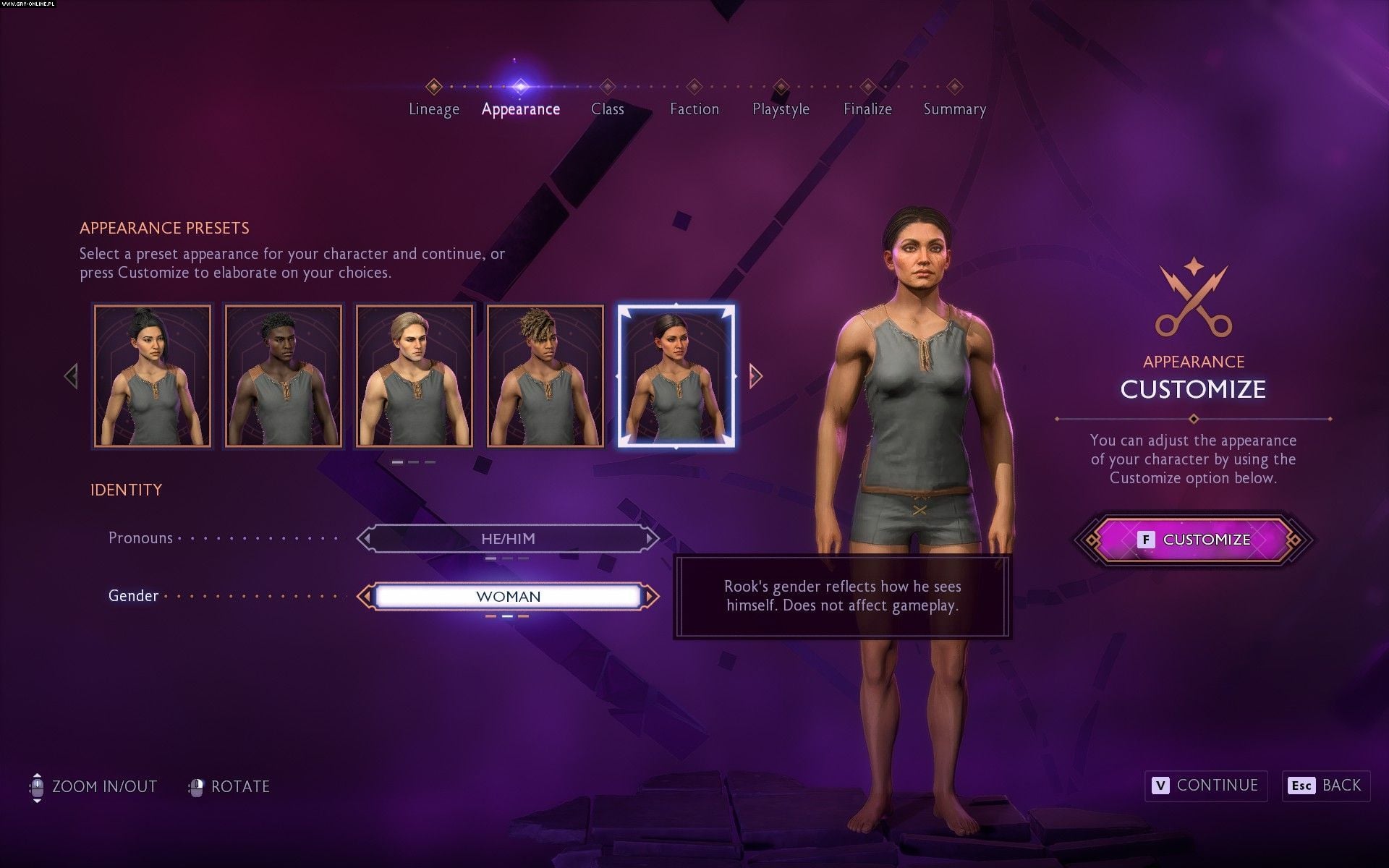
Task: Show previous appearance presets with left arrow
Action: [x=71, y=376]
